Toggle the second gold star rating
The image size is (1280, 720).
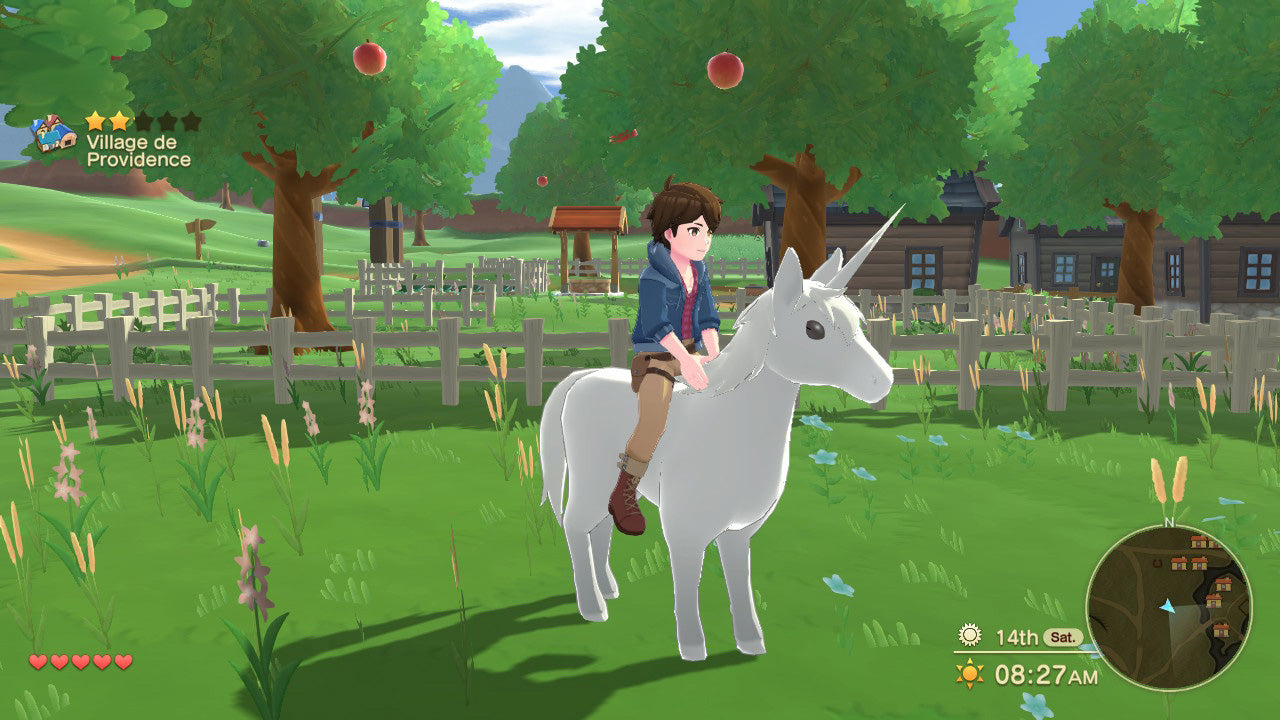point(118,122)
